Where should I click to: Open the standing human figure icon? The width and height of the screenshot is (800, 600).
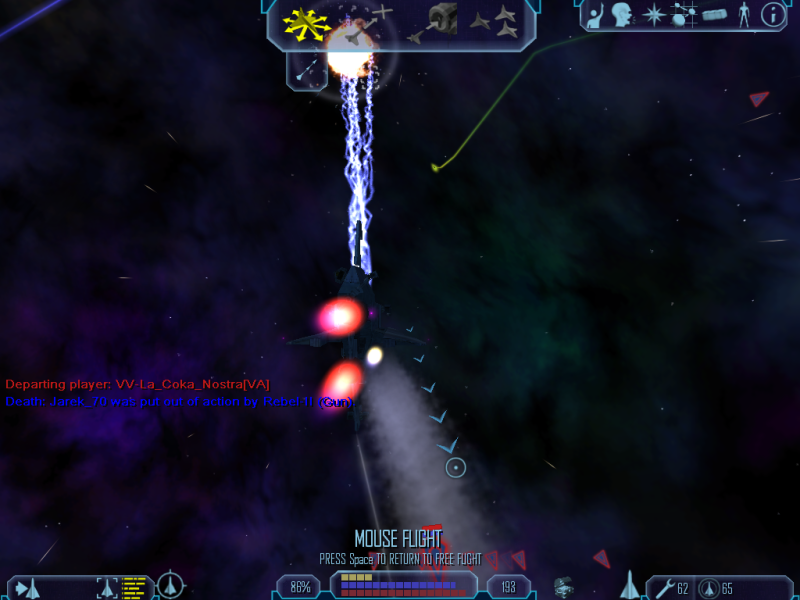(743, 15)
